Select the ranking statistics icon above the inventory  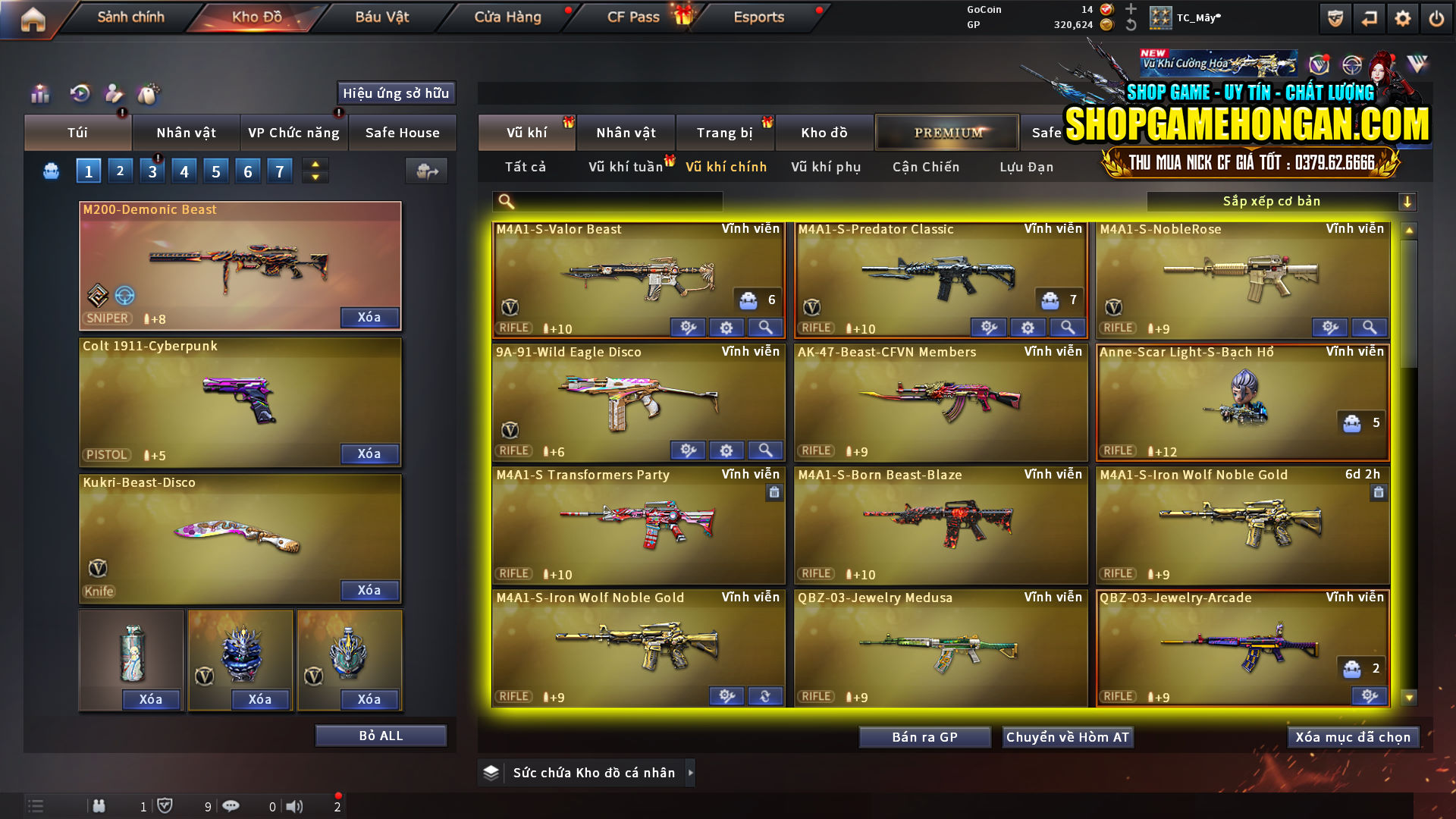(x=40, y=94)
